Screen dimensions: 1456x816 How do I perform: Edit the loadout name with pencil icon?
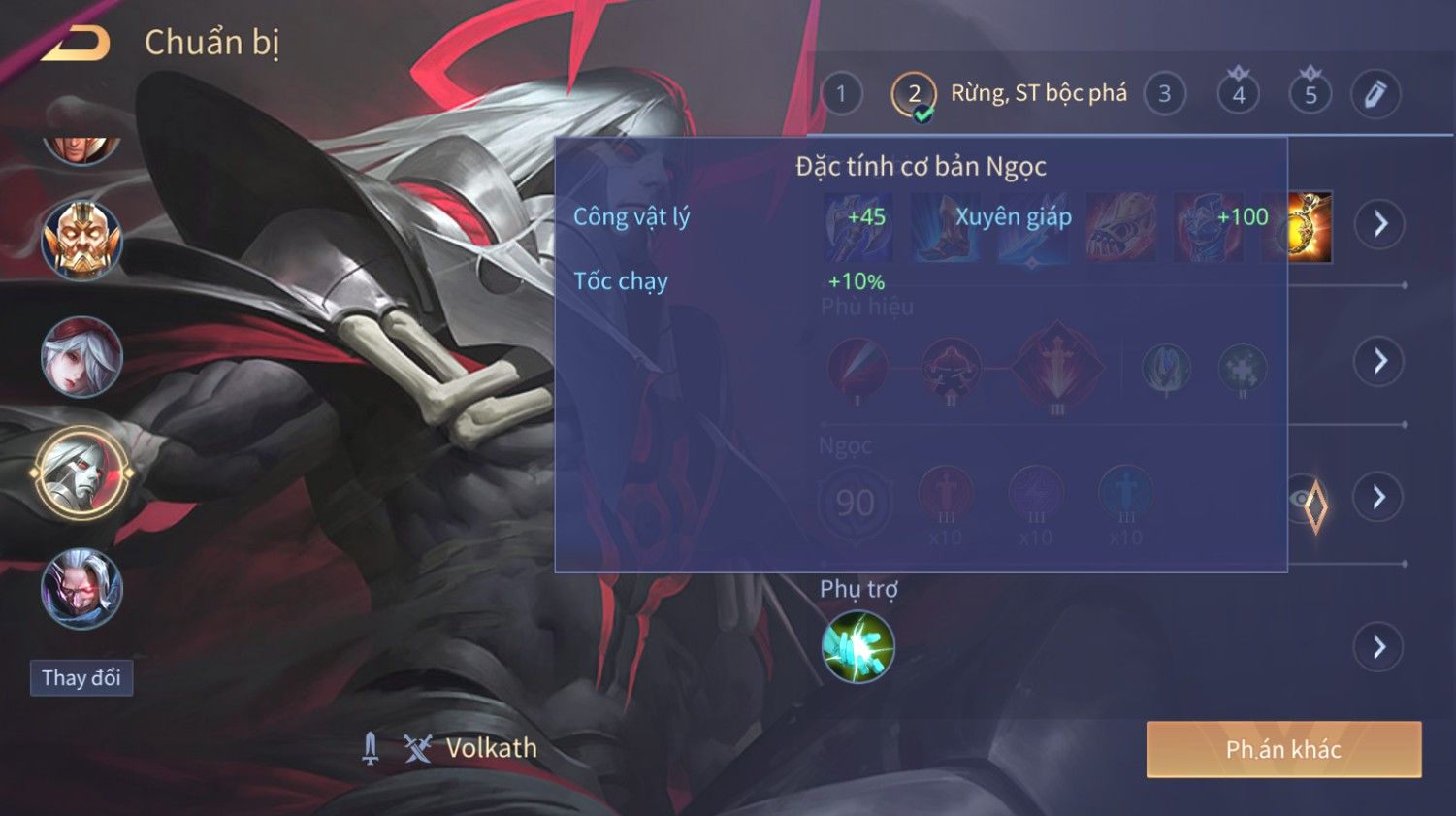coord(1375,94)
